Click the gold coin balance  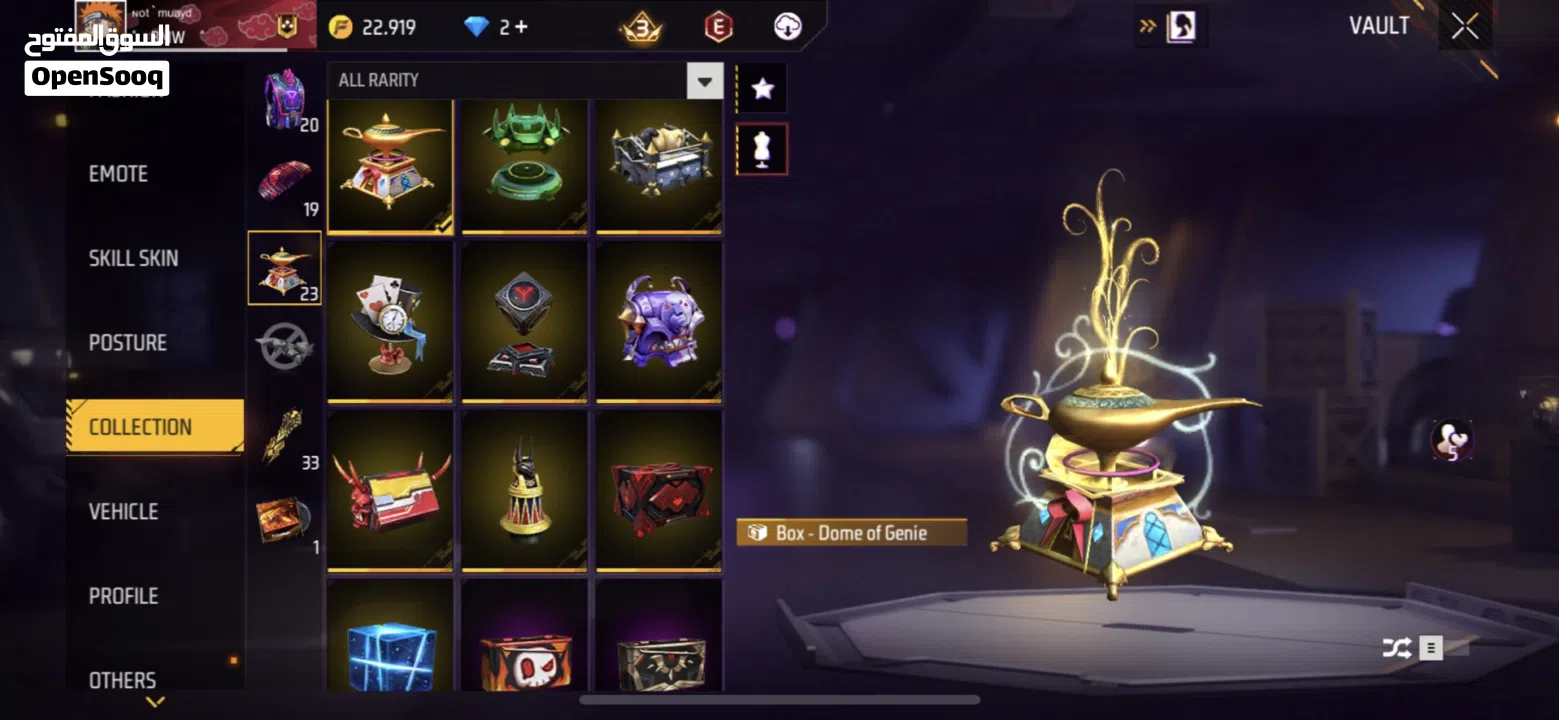(x=374, y=27)
